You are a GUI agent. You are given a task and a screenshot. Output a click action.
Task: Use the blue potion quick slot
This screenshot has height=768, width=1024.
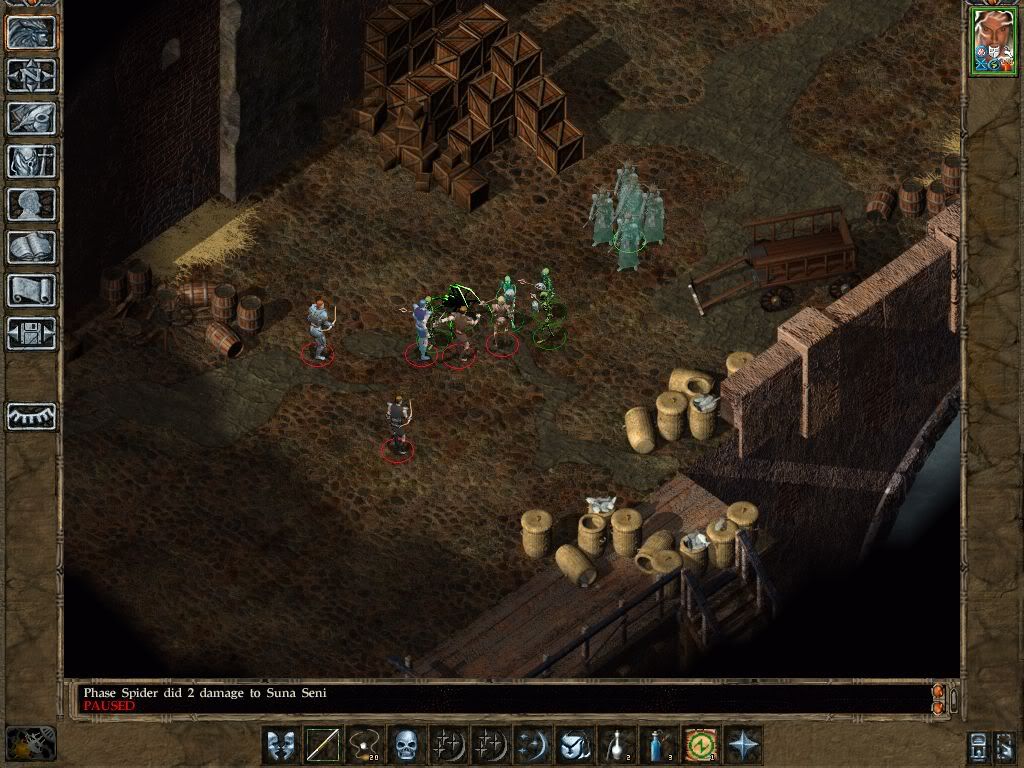point(659,745)
